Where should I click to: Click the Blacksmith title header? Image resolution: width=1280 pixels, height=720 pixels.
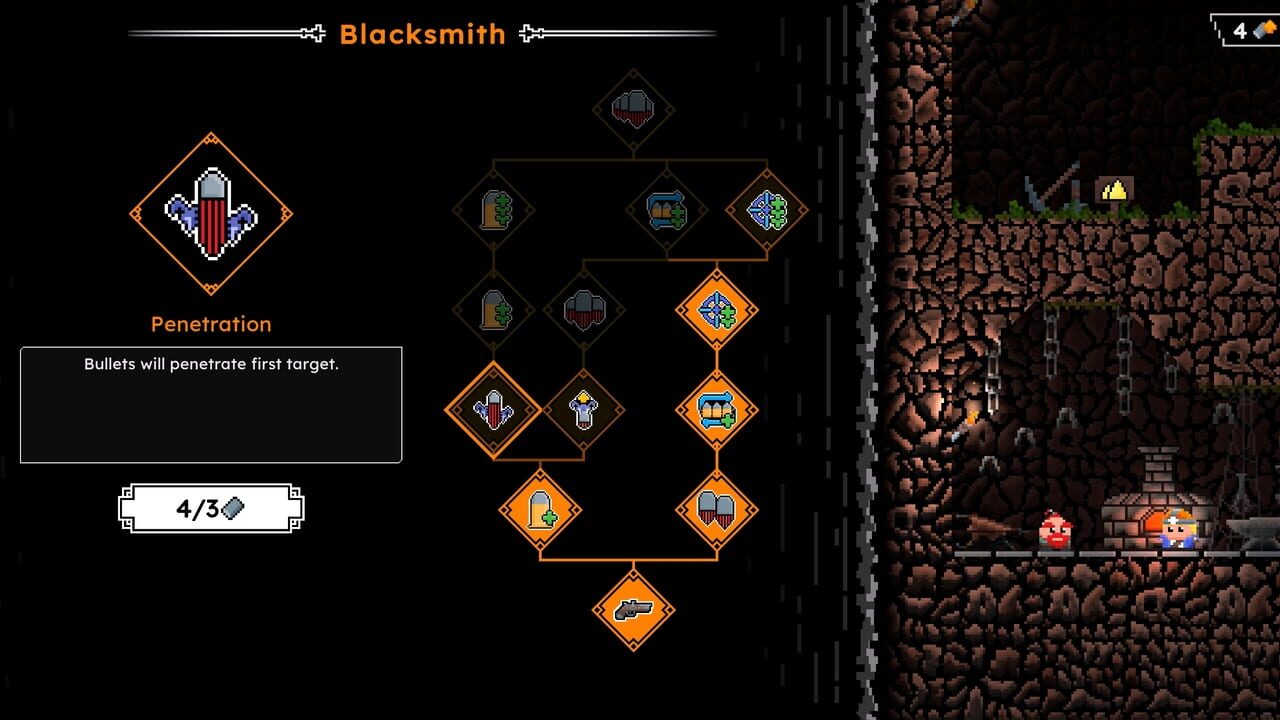423,34
